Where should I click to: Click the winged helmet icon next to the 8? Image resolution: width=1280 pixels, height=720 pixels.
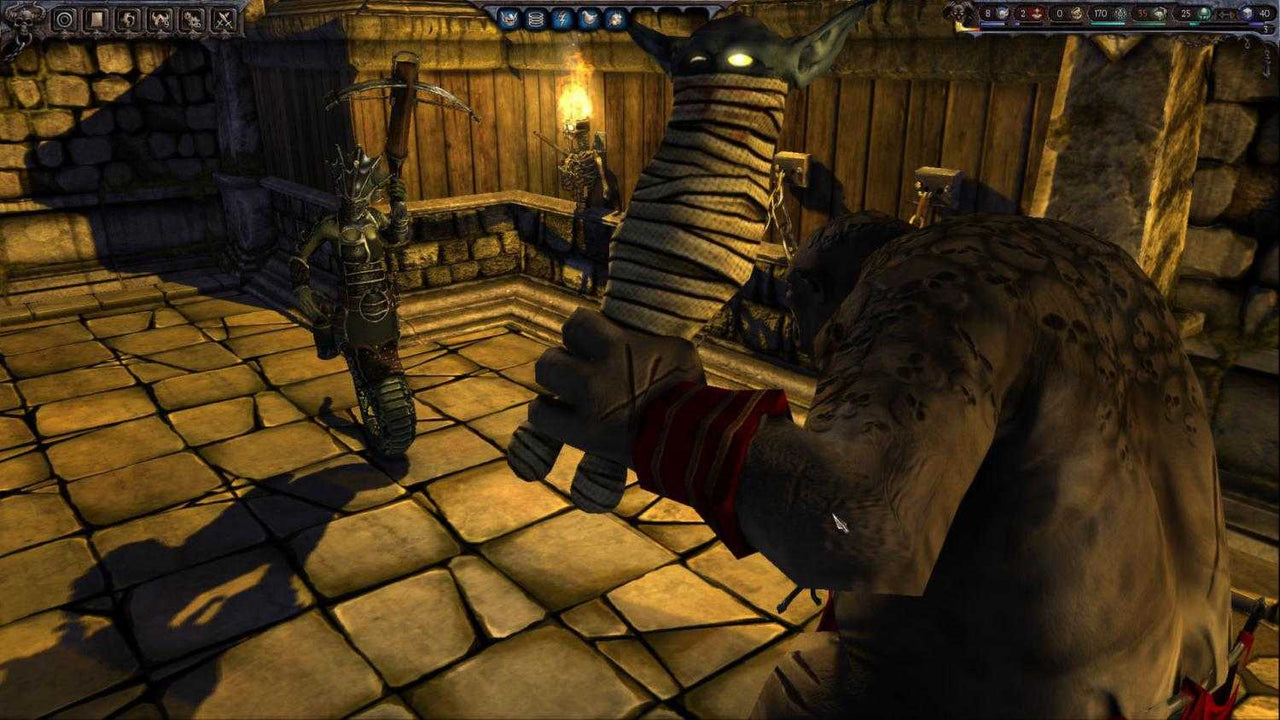1002,13
